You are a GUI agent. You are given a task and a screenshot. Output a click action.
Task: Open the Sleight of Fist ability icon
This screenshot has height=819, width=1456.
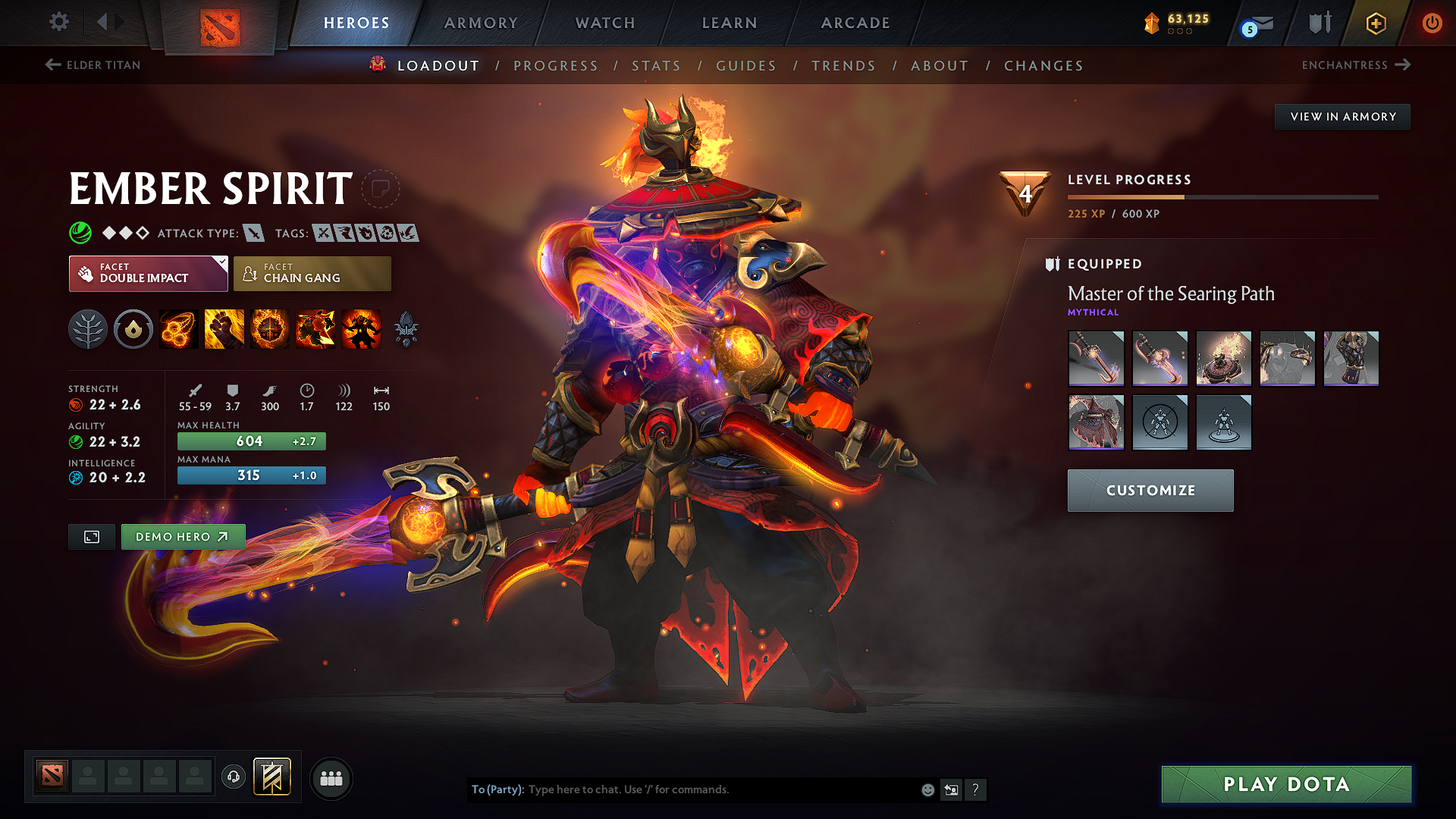[x=224, y=329]
